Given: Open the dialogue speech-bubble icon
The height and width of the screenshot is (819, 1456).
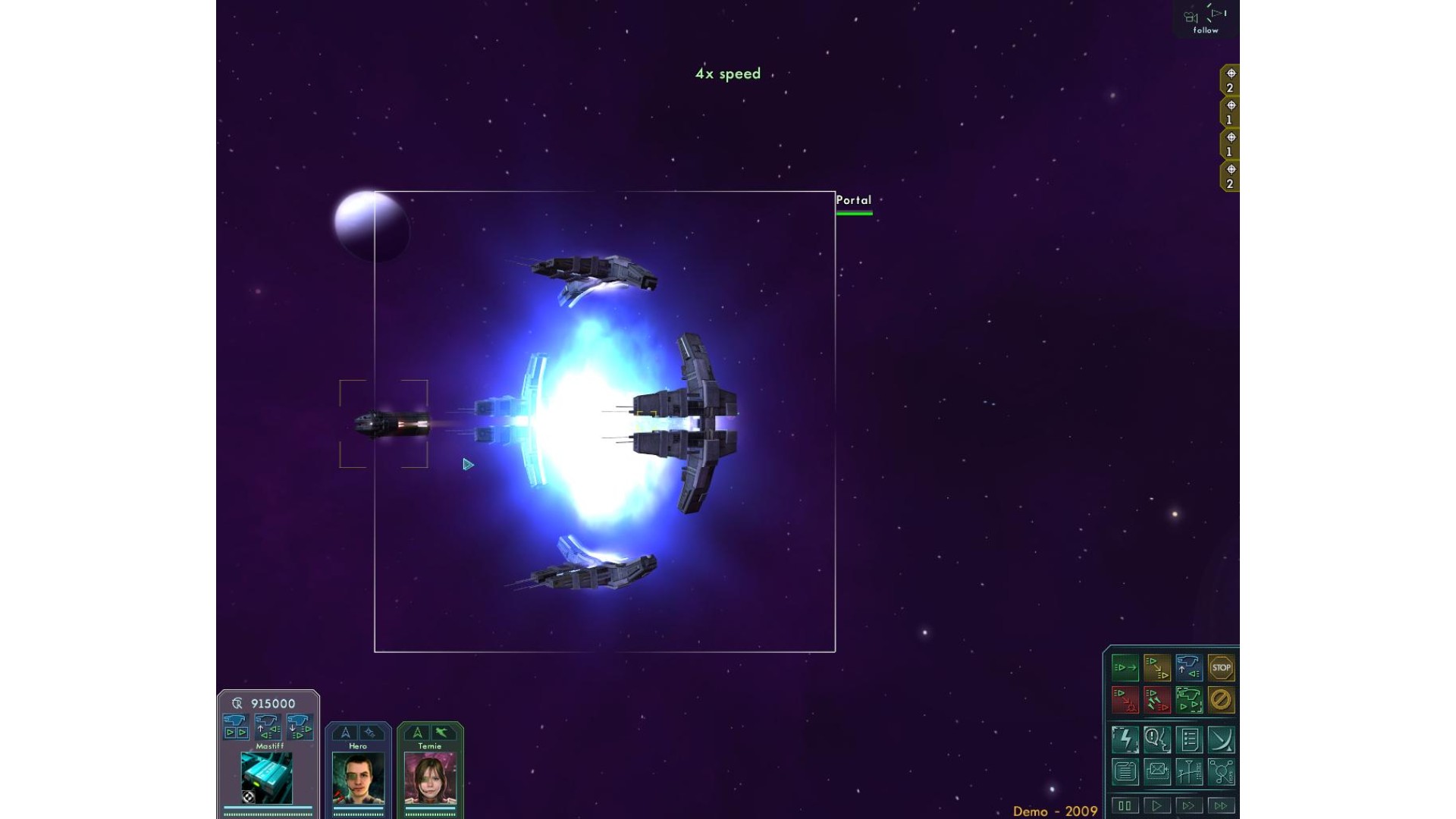Looking at the screenshot, I should coord(1156,739).
